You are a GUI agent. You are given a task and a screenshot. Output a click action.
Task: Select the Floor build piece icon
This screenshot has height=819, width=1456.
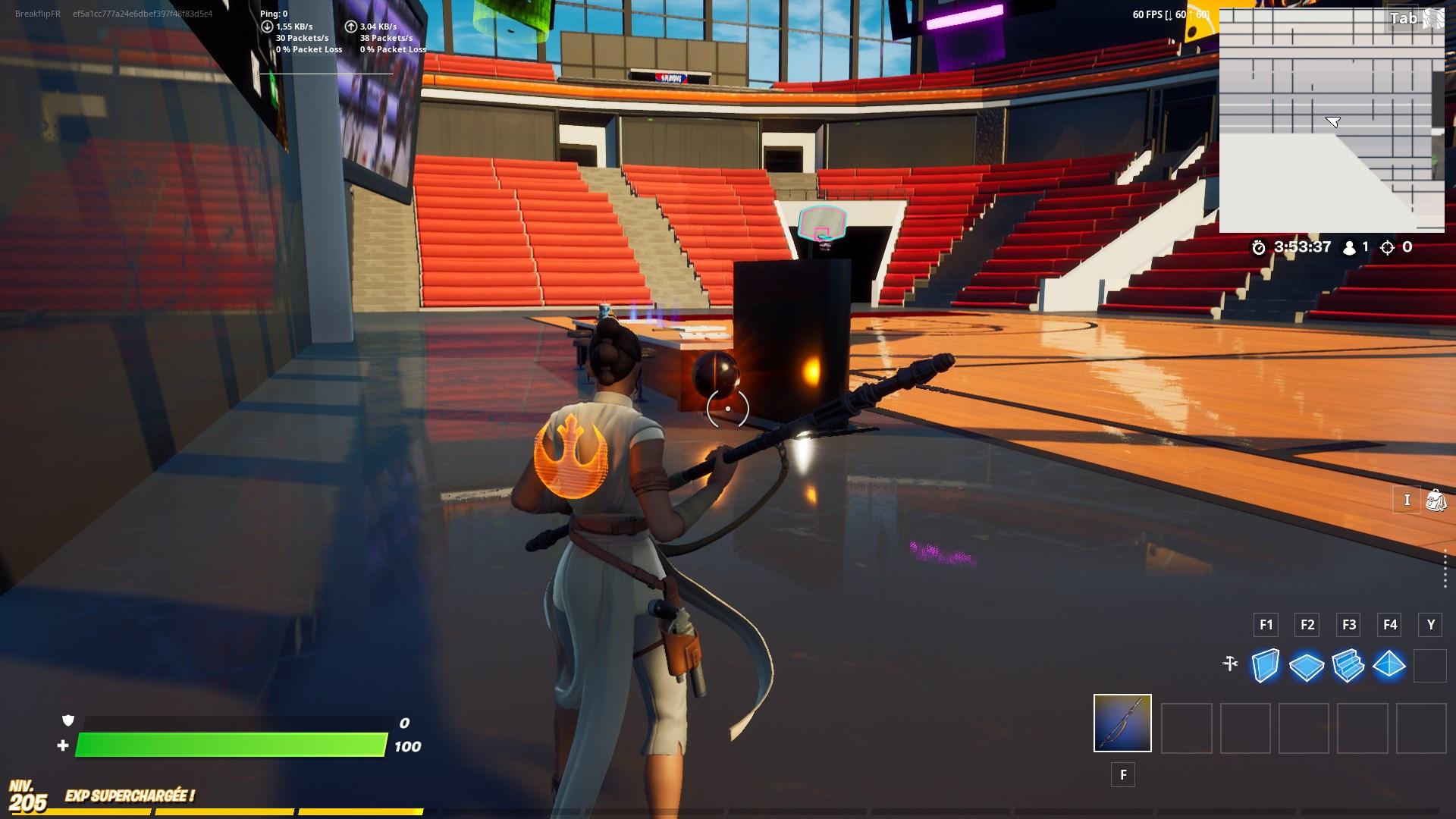click(x=1307, y=667)
